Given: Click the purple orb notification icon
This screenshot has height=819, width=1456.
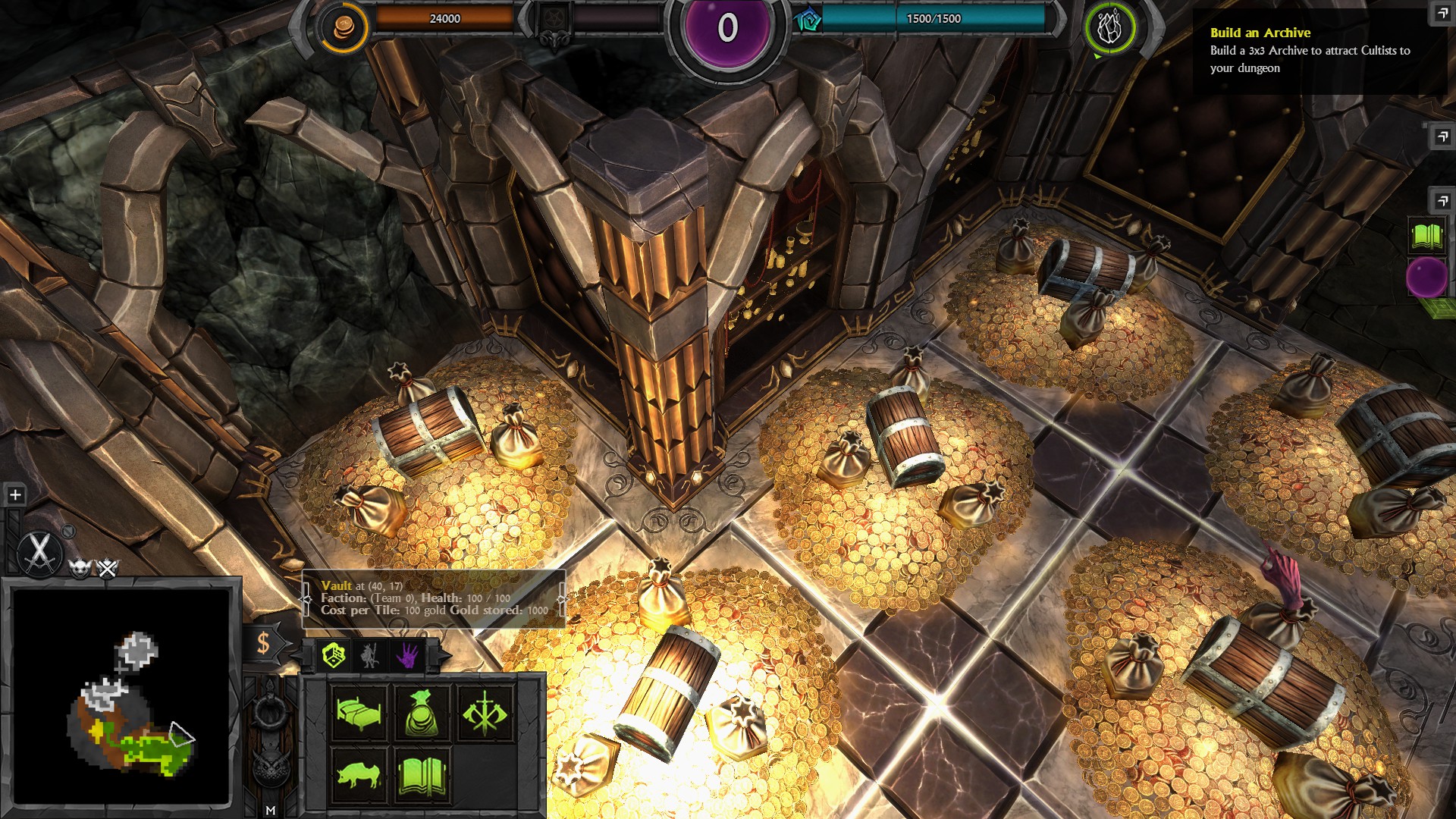Looking at the screenshot, I should click(x=1426, y=278).
